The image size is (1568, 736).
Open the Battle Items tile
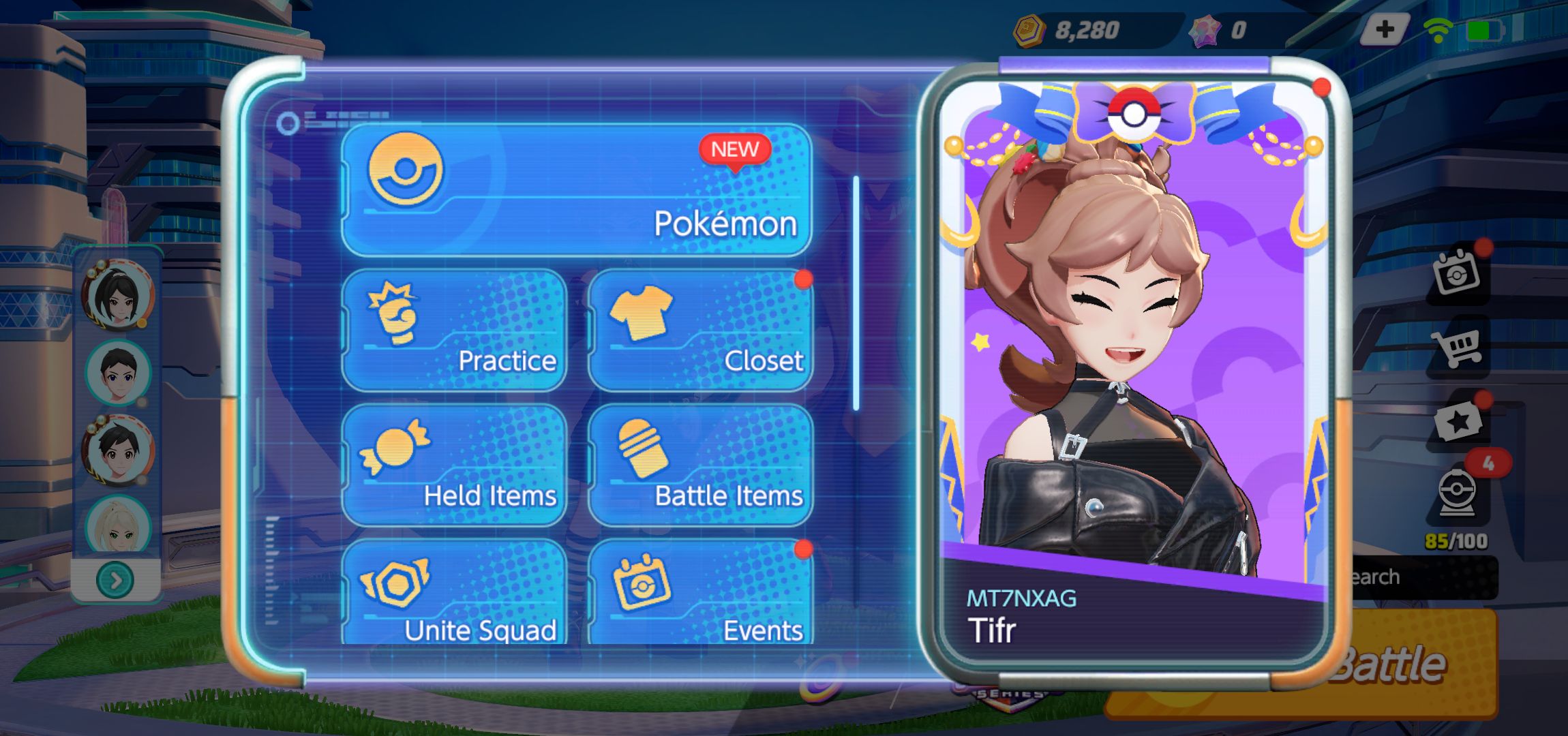pyautogui.click(x=700, y=465)
